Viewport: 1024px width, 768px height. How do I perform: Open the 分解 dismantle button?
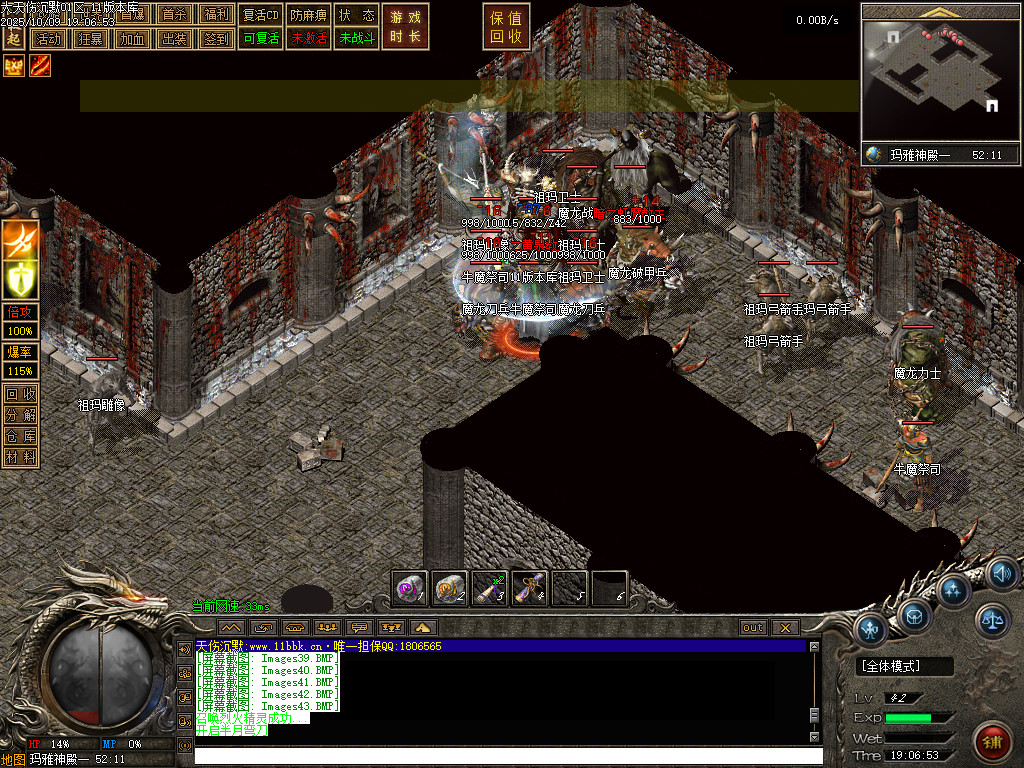point(21,415)
